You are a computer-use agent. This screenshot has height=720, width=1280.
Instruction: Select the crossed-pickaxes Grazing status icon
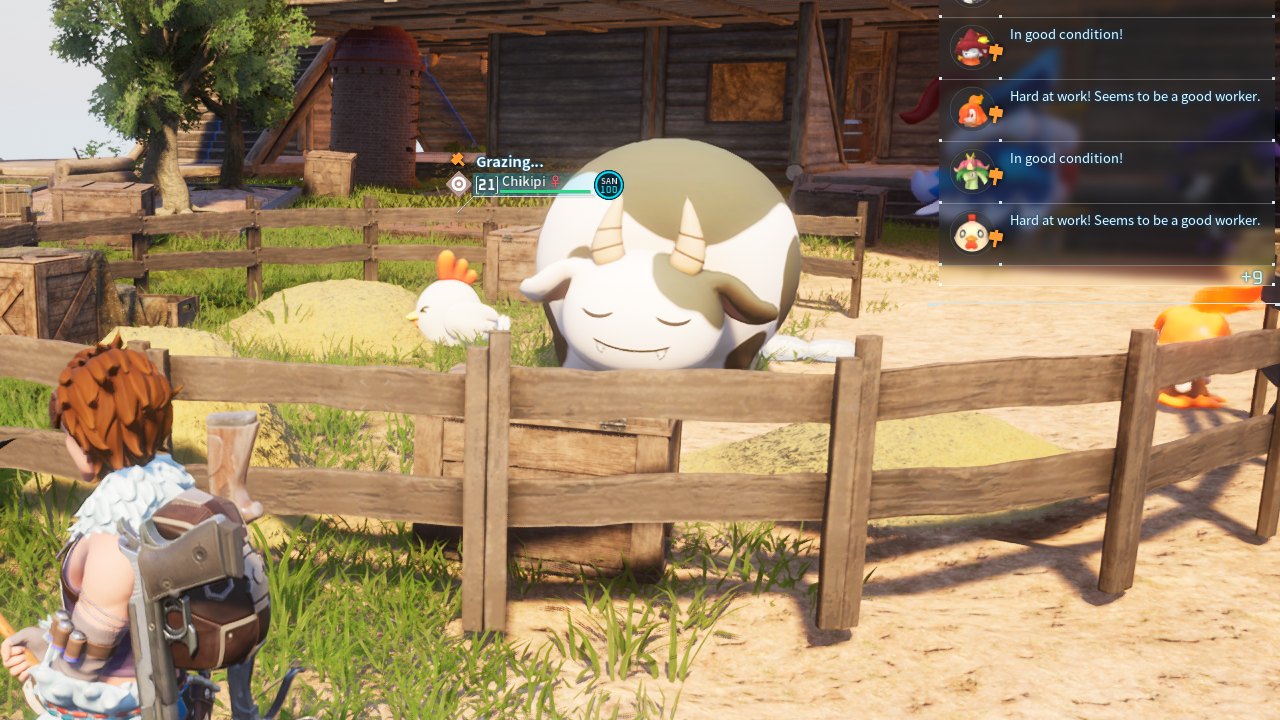click(455, 158)
